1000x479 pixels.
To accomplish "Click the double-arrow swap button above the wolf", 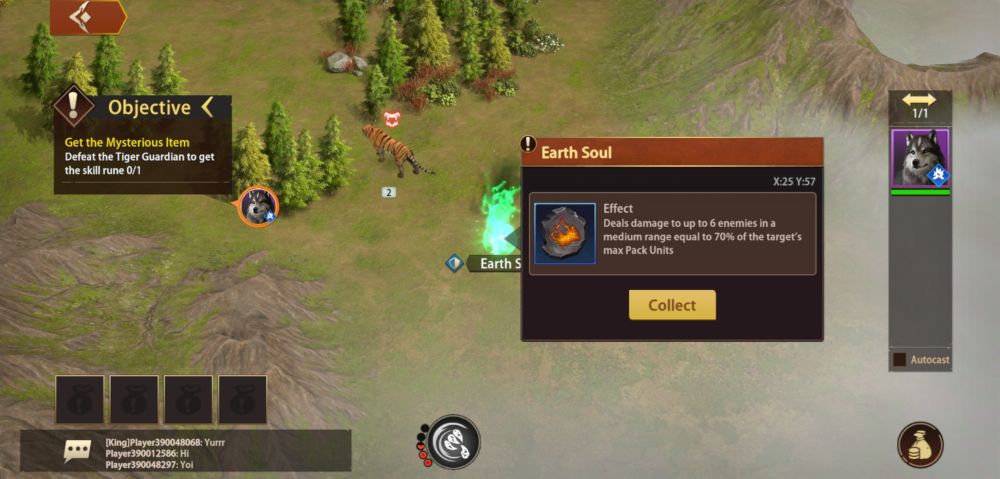I will coord(919,100).
